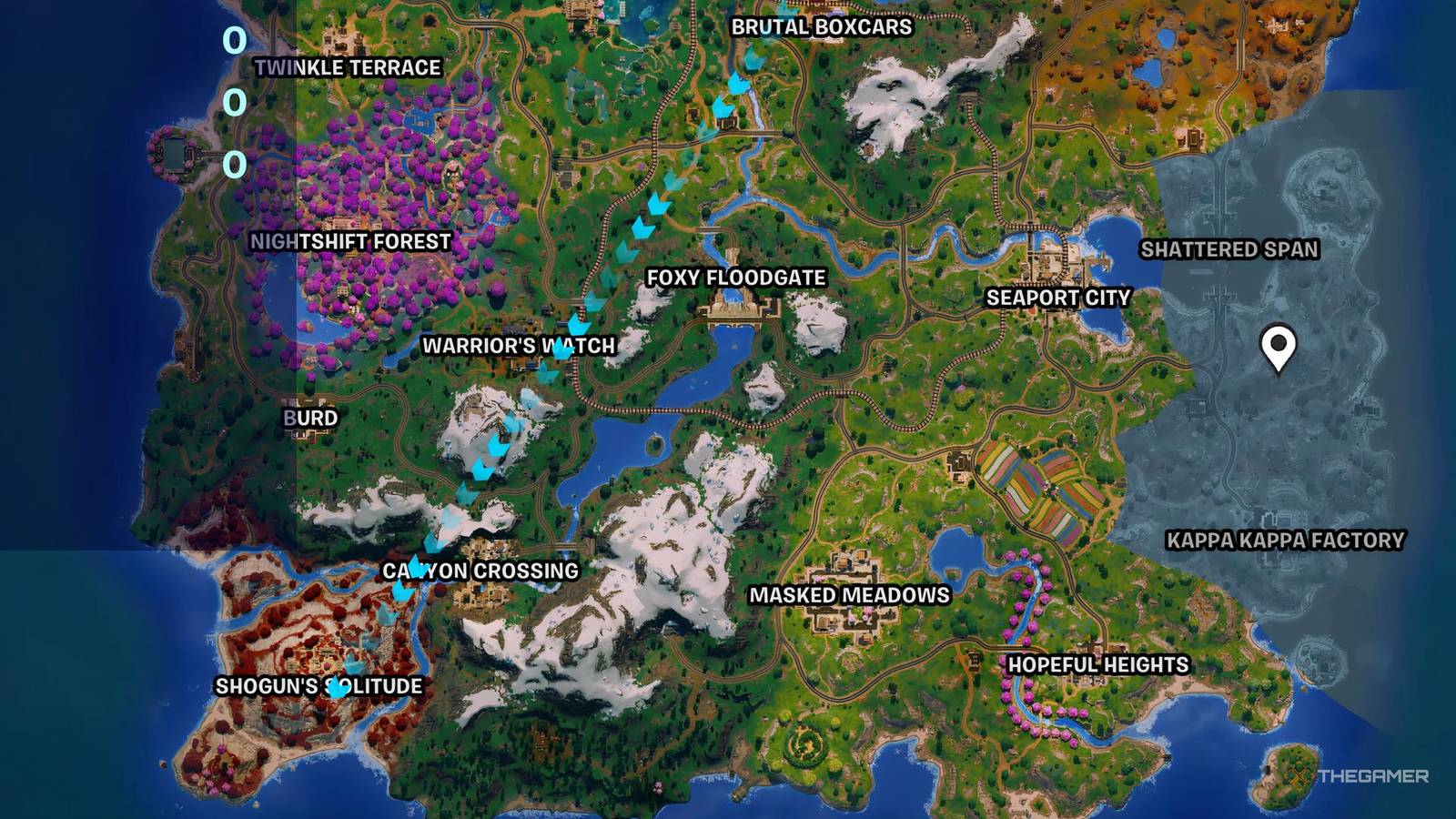Open the Twinkle Terrace location label

[348, 66]
